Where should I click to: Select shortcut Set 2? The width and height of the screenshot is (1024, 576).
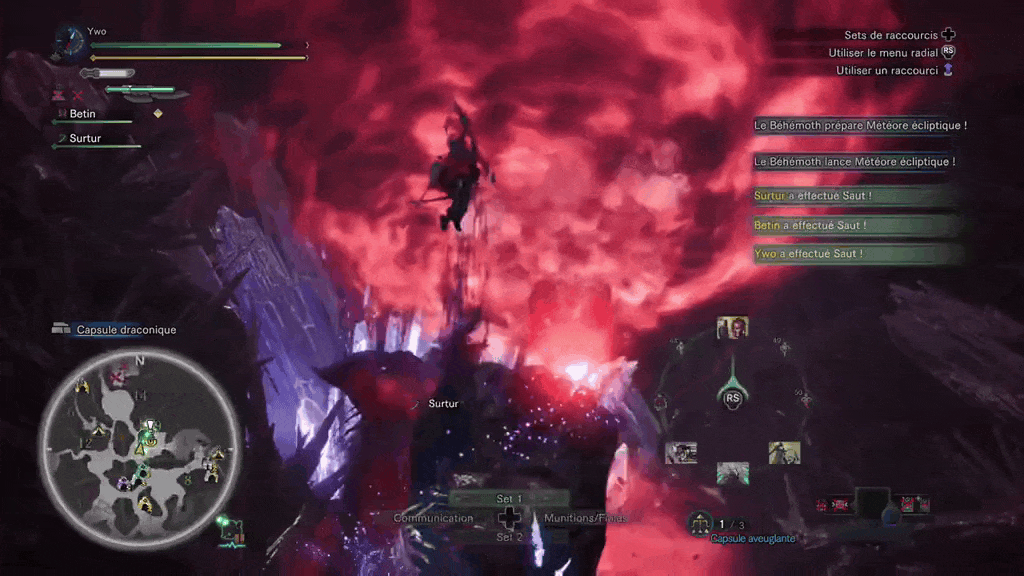(509, 537)
